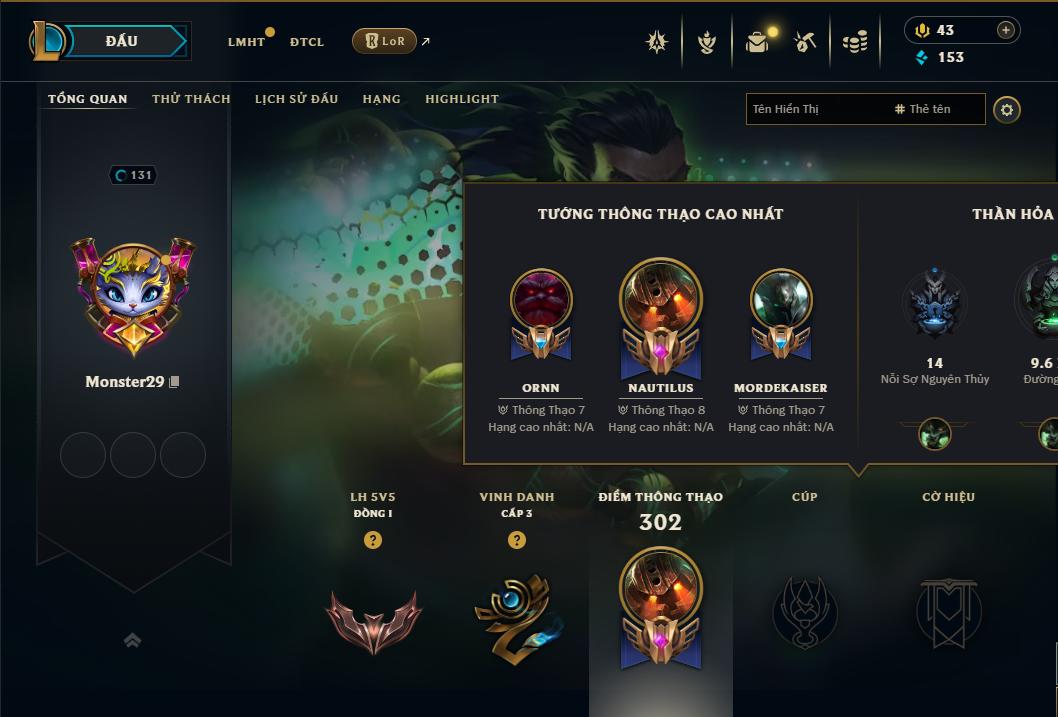This screenshot has width=1058, height=717.
Task: Add RP with the plus button
Action: (x=1005, y=30)
